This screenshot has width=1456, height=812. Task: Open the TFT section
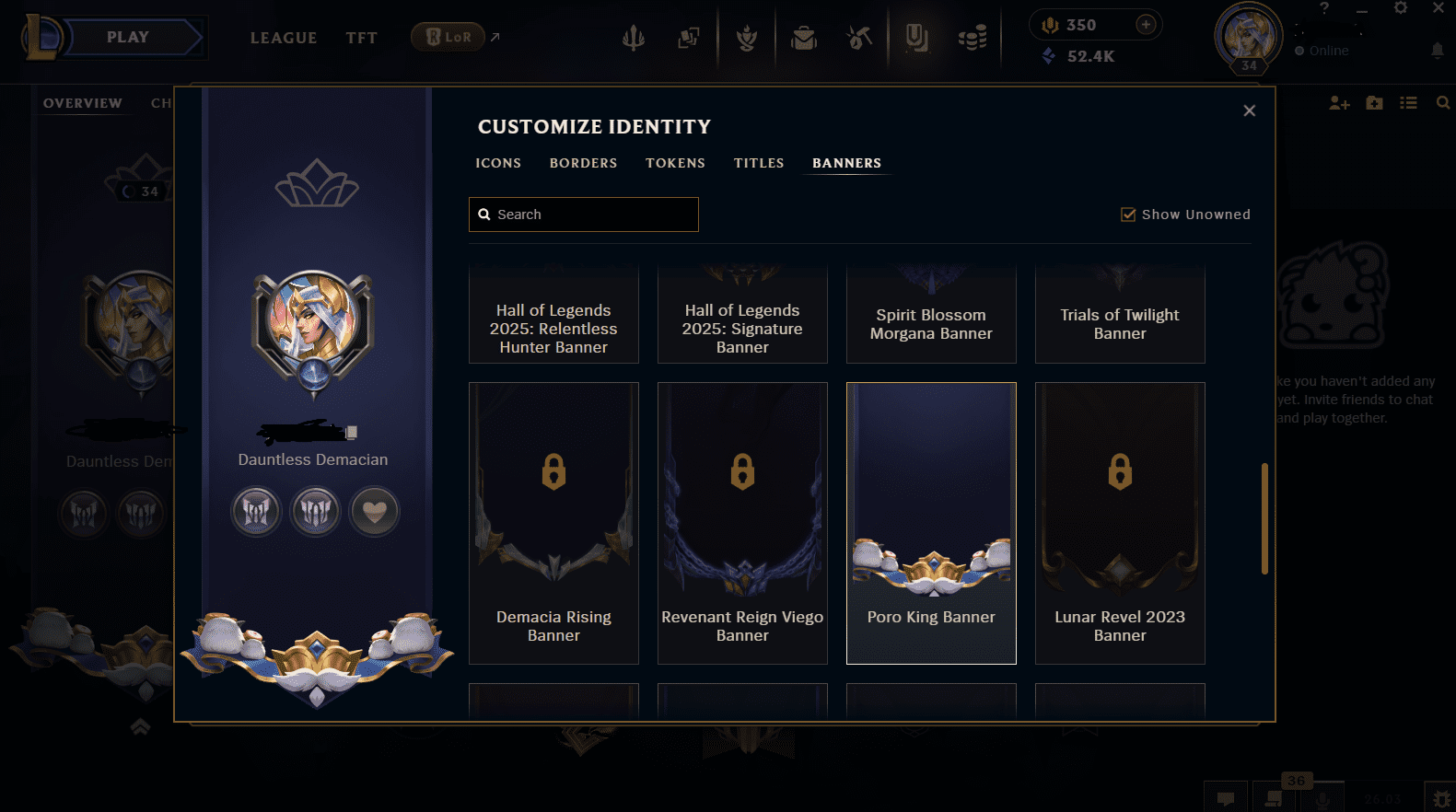pyautogui.click(x=361, y=38)
